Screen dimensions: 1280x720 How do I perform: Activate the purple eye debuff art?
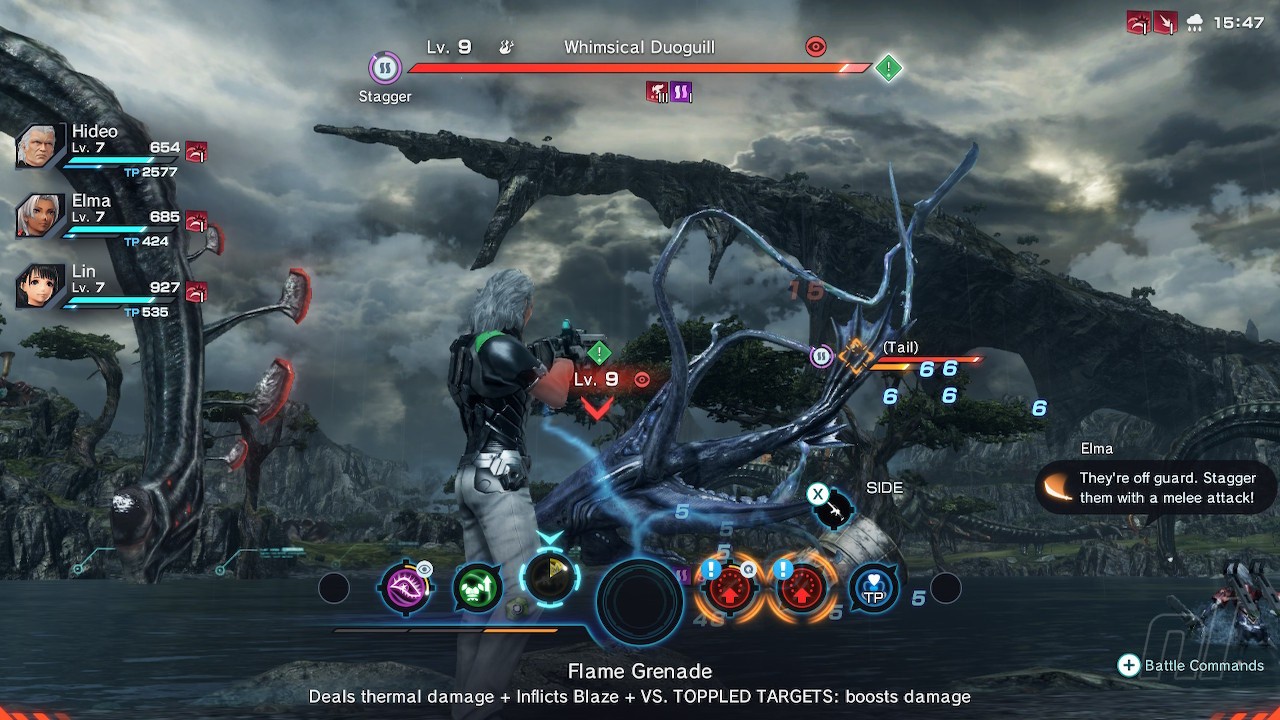[x=405, y=587]
